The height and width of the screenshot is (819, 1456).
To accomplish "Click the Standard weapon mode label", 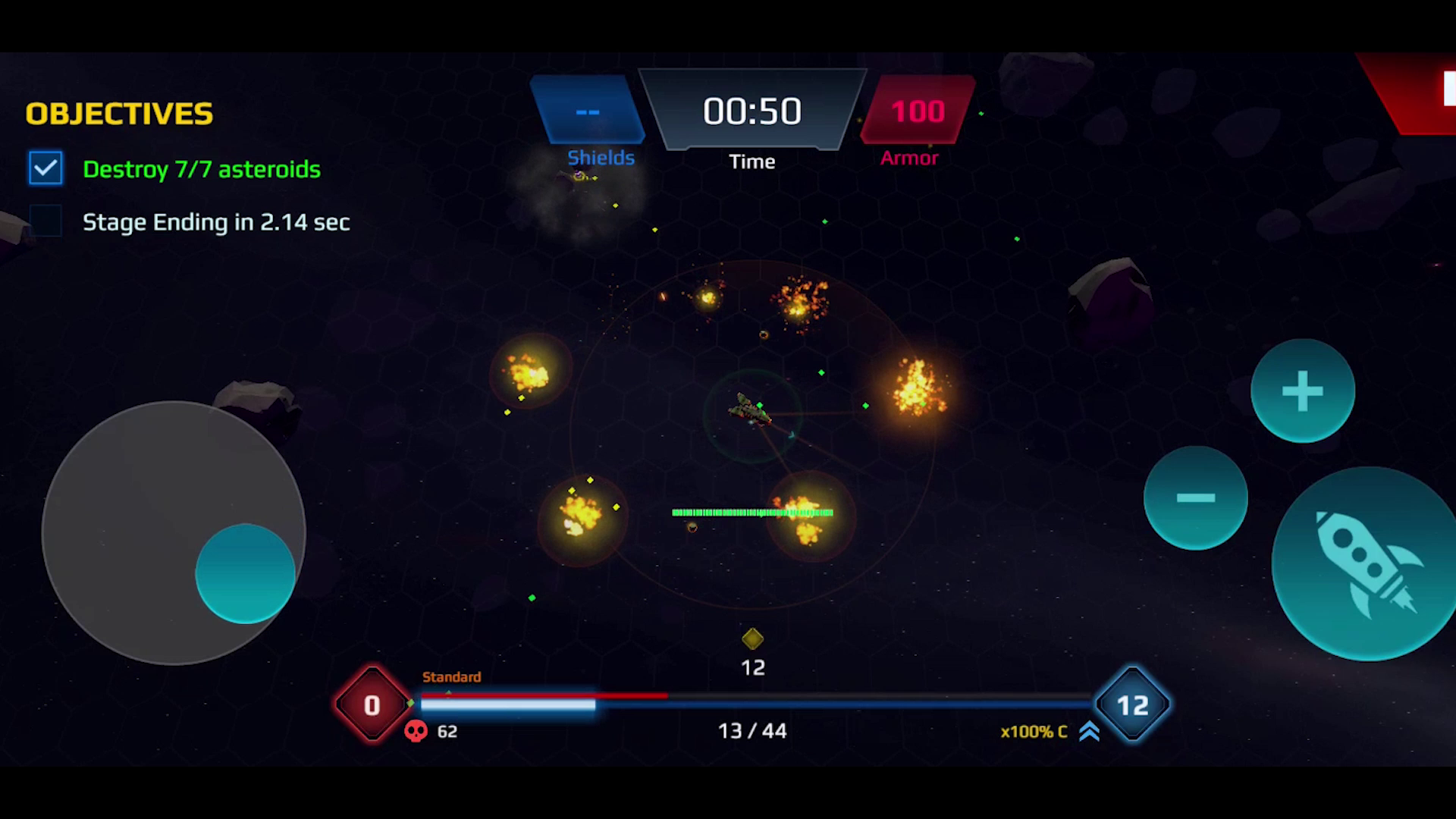I will (452, 677).
